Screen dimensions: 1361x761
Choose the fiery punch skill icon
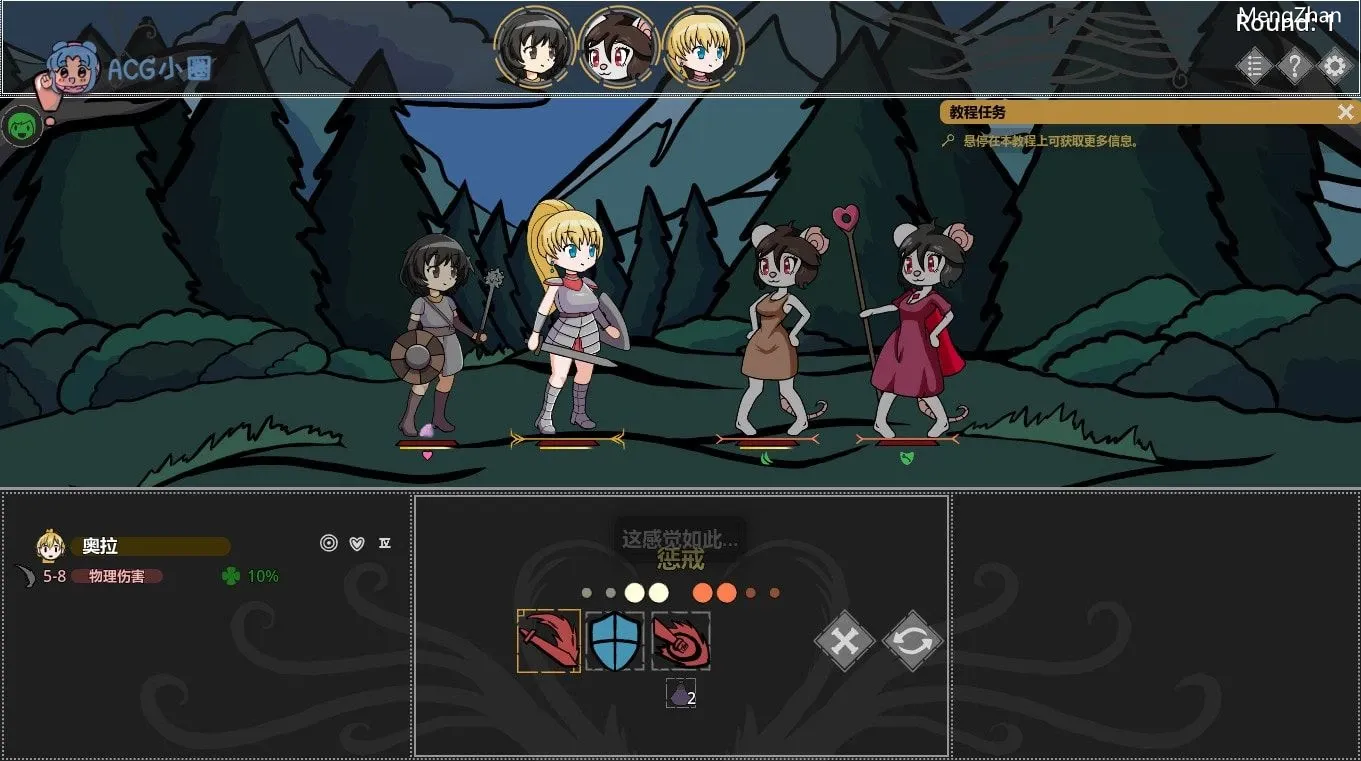[683, 641]
